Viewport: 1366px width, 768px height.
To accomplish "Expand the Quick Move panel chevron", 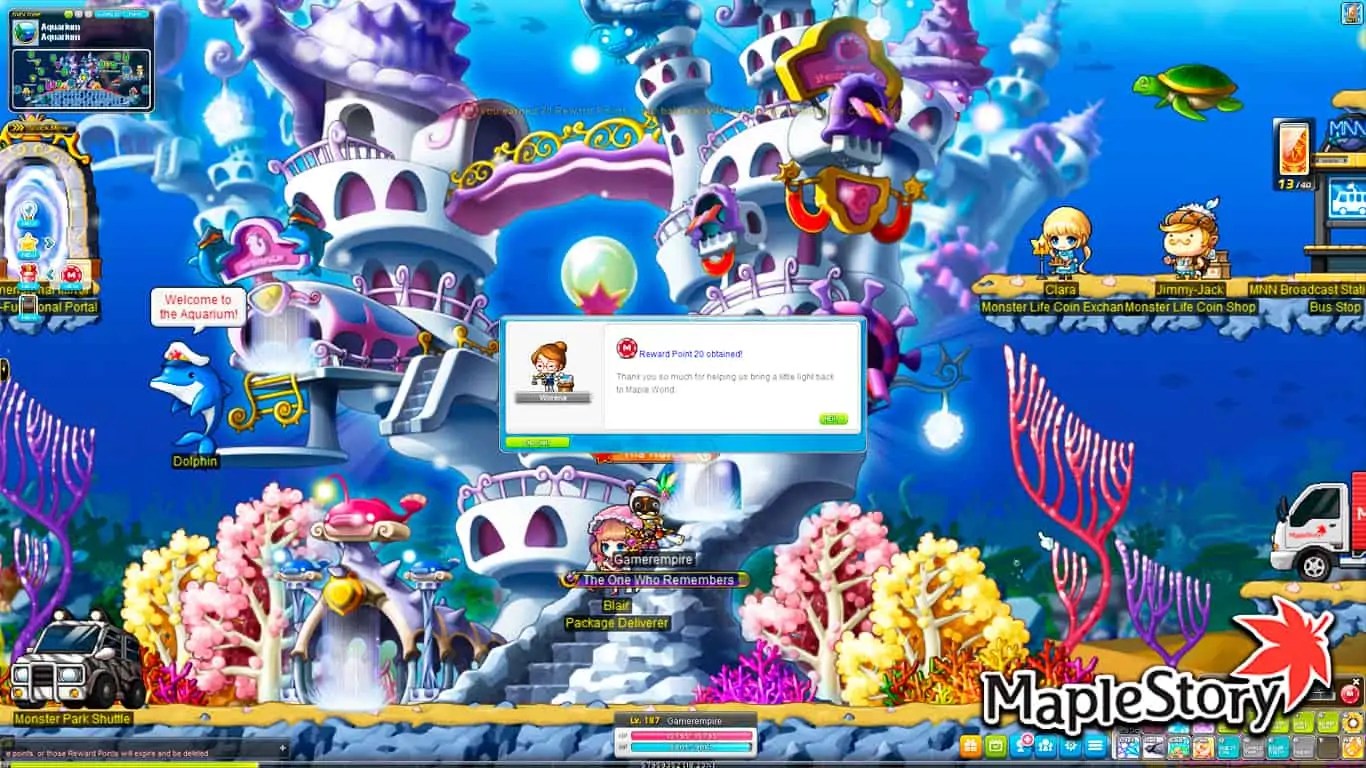I will 17,127.
